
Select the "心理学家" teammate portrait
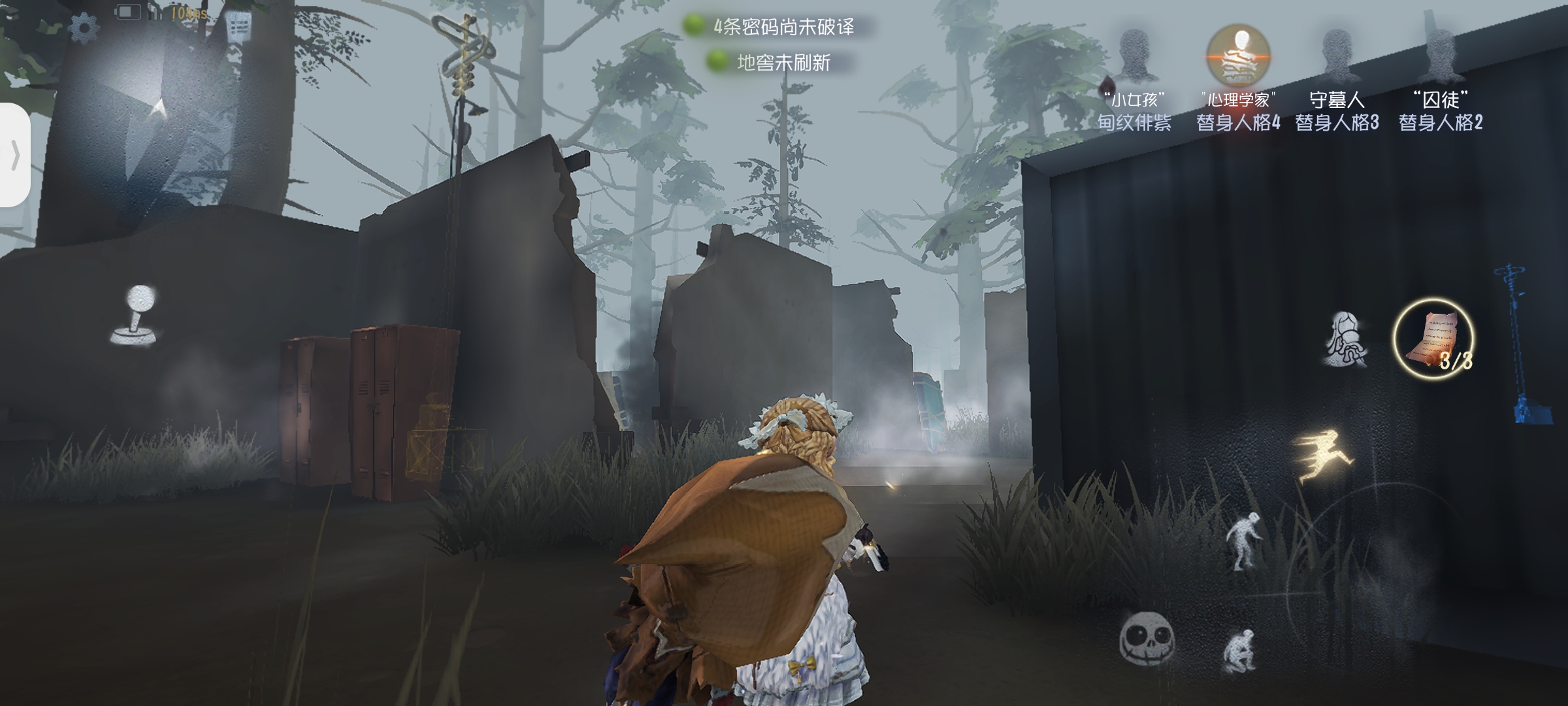point(1237,55)
